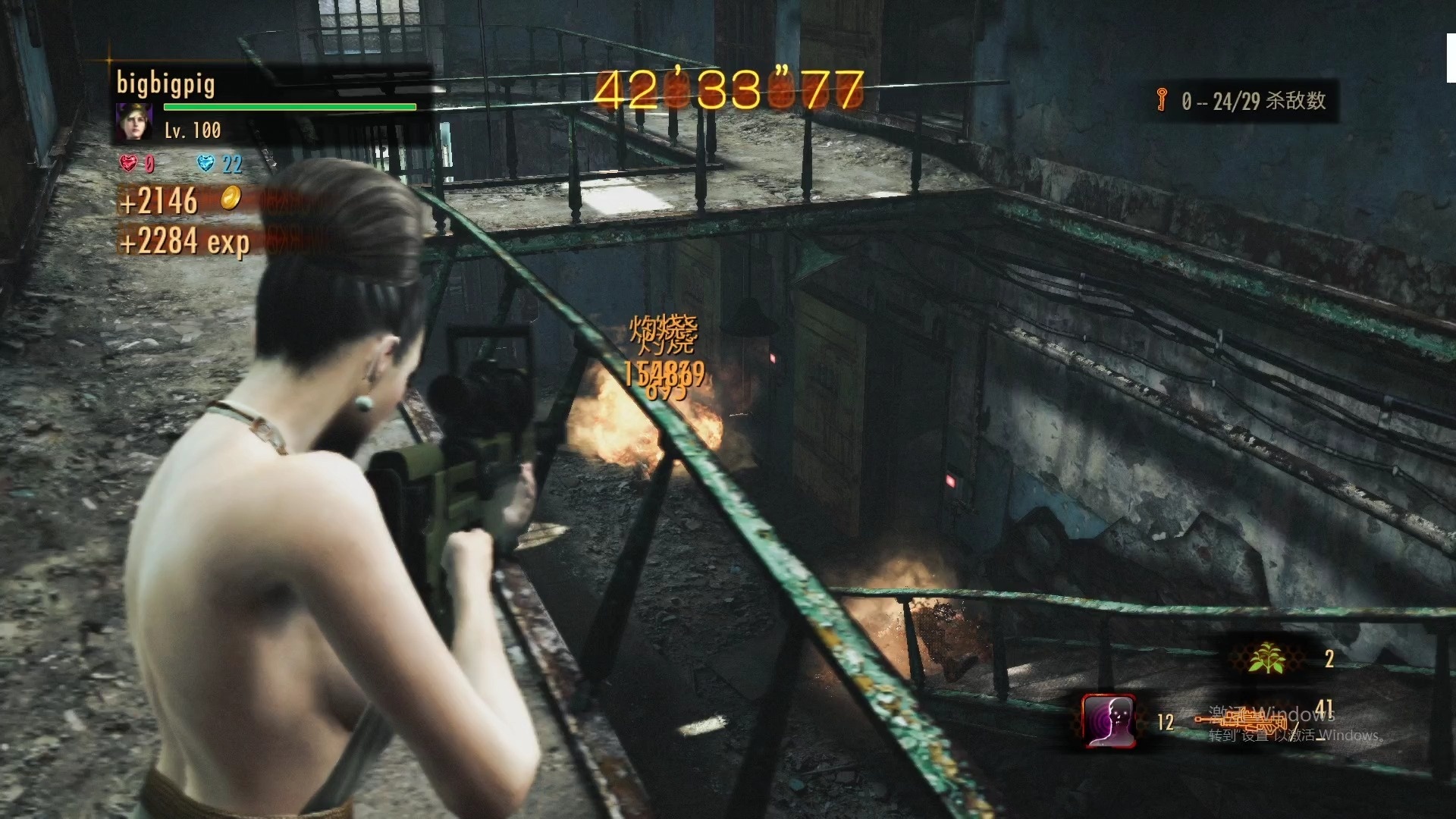Click the red heart gem icon
Image resolution: width=1456 pixels, height=819 pixels.
click(x=130, y=163)
